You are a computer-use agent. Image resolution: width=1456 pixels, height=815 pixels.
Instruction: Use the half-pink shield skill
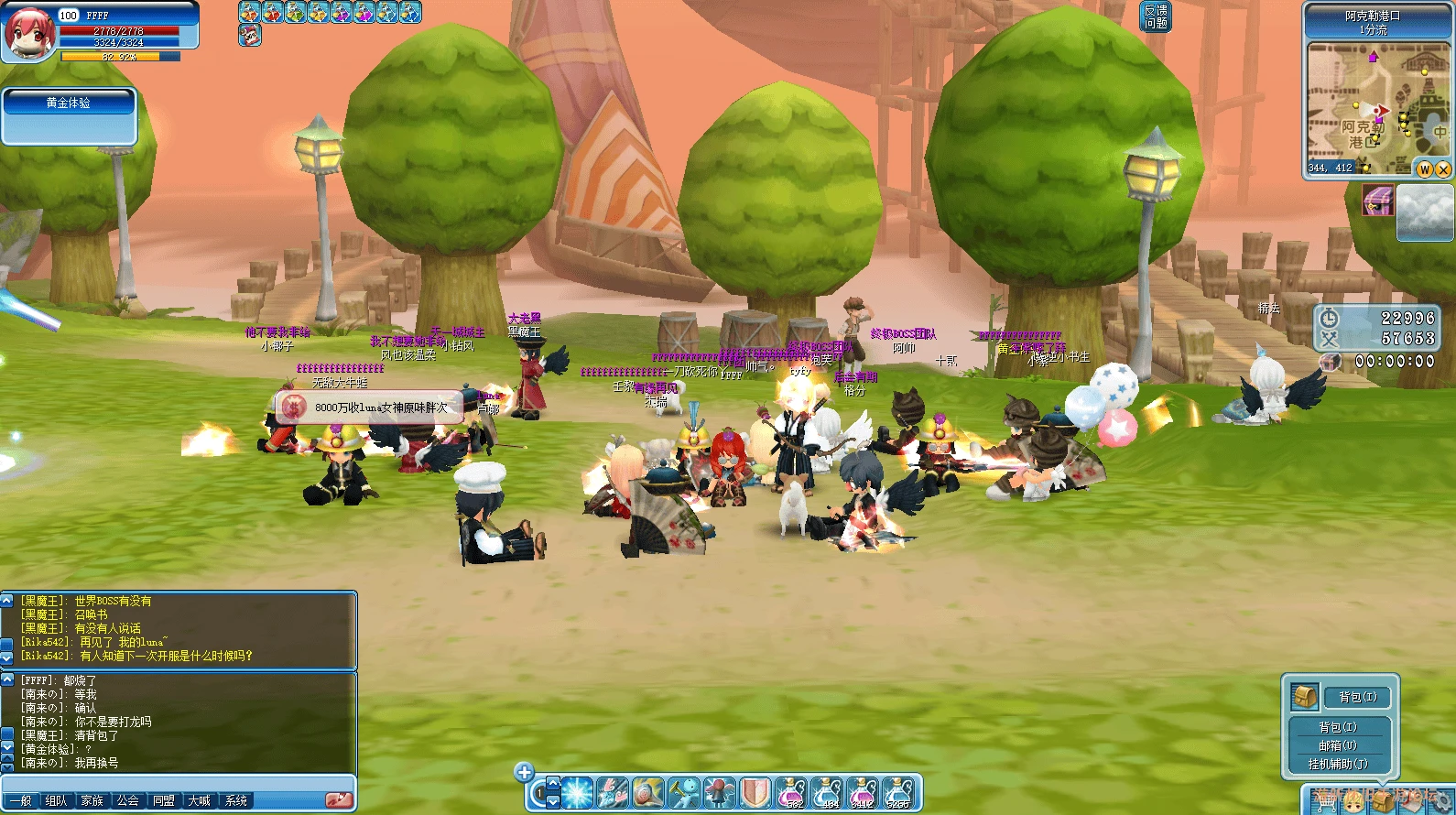755,793
